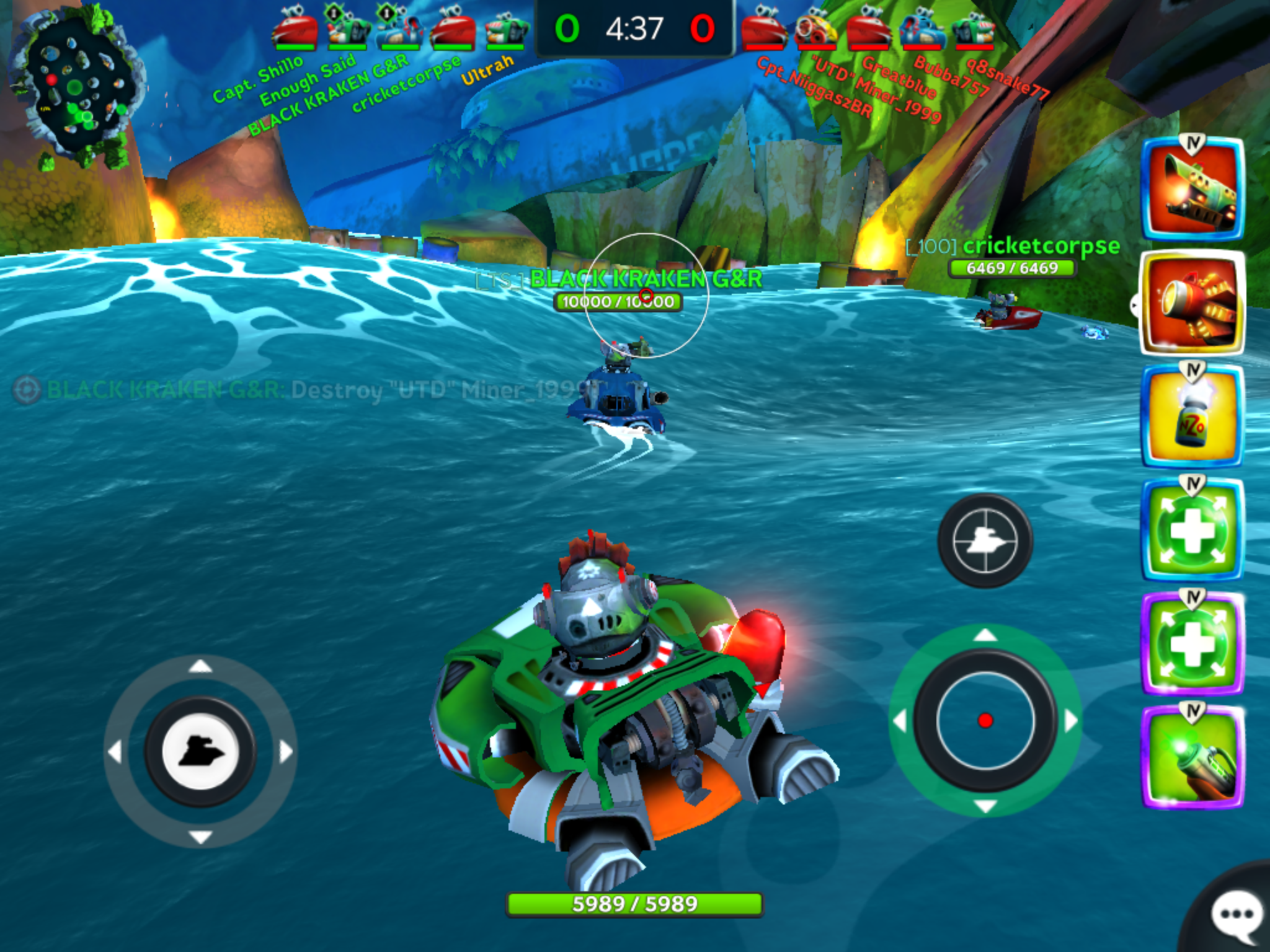Activate the nitro bottle boost

(1192, 416)
